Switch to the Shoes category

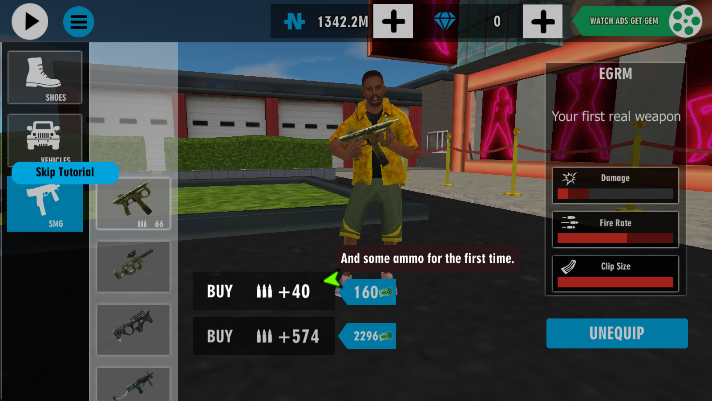45,77
